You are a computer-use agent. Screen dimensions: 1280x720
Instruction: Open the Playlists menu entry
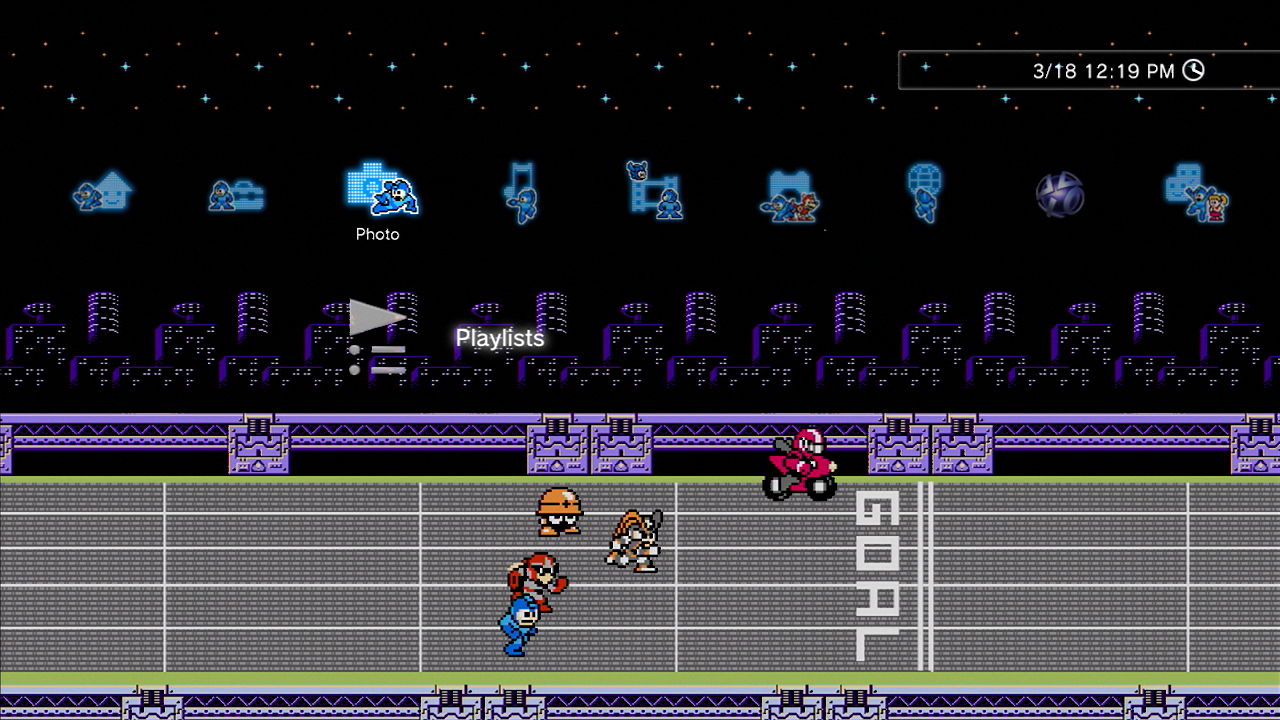(x=499, y=338)
